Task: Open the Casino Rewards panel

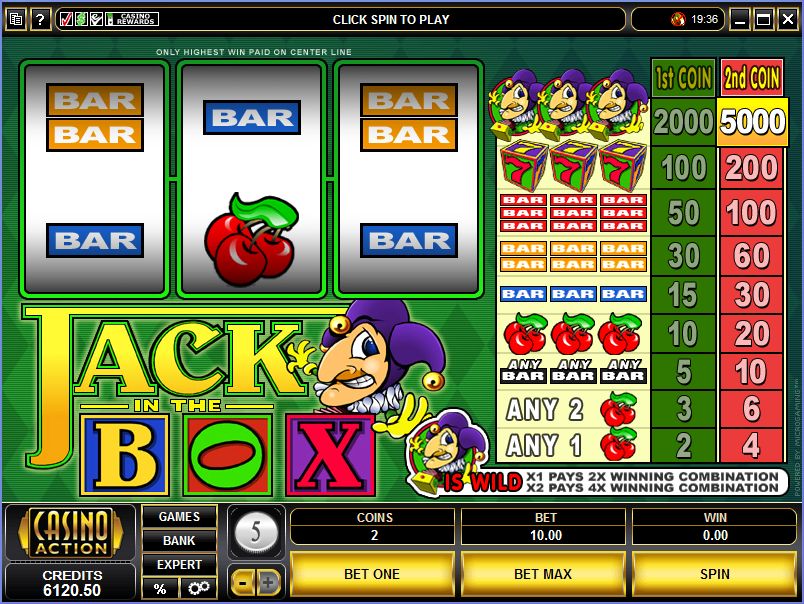Action: (x=110, y=19)
